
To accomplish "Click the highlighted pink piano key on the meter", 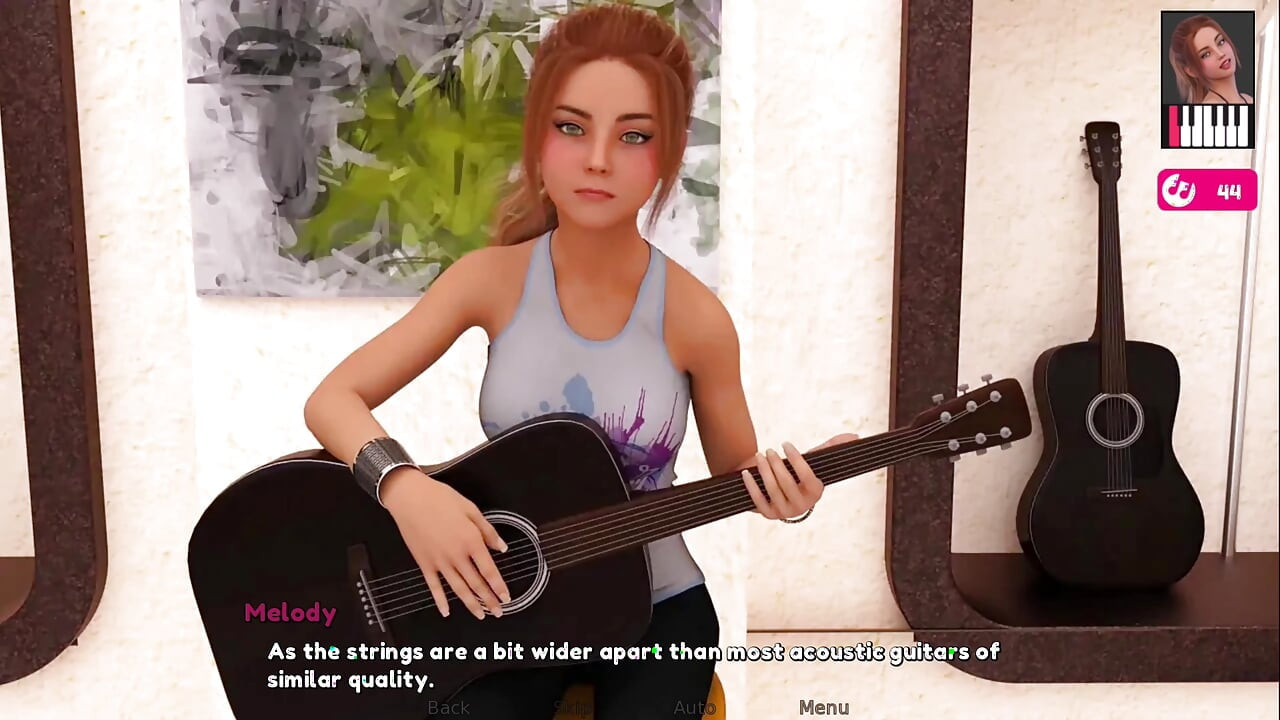I will (x=1173, y=125).
